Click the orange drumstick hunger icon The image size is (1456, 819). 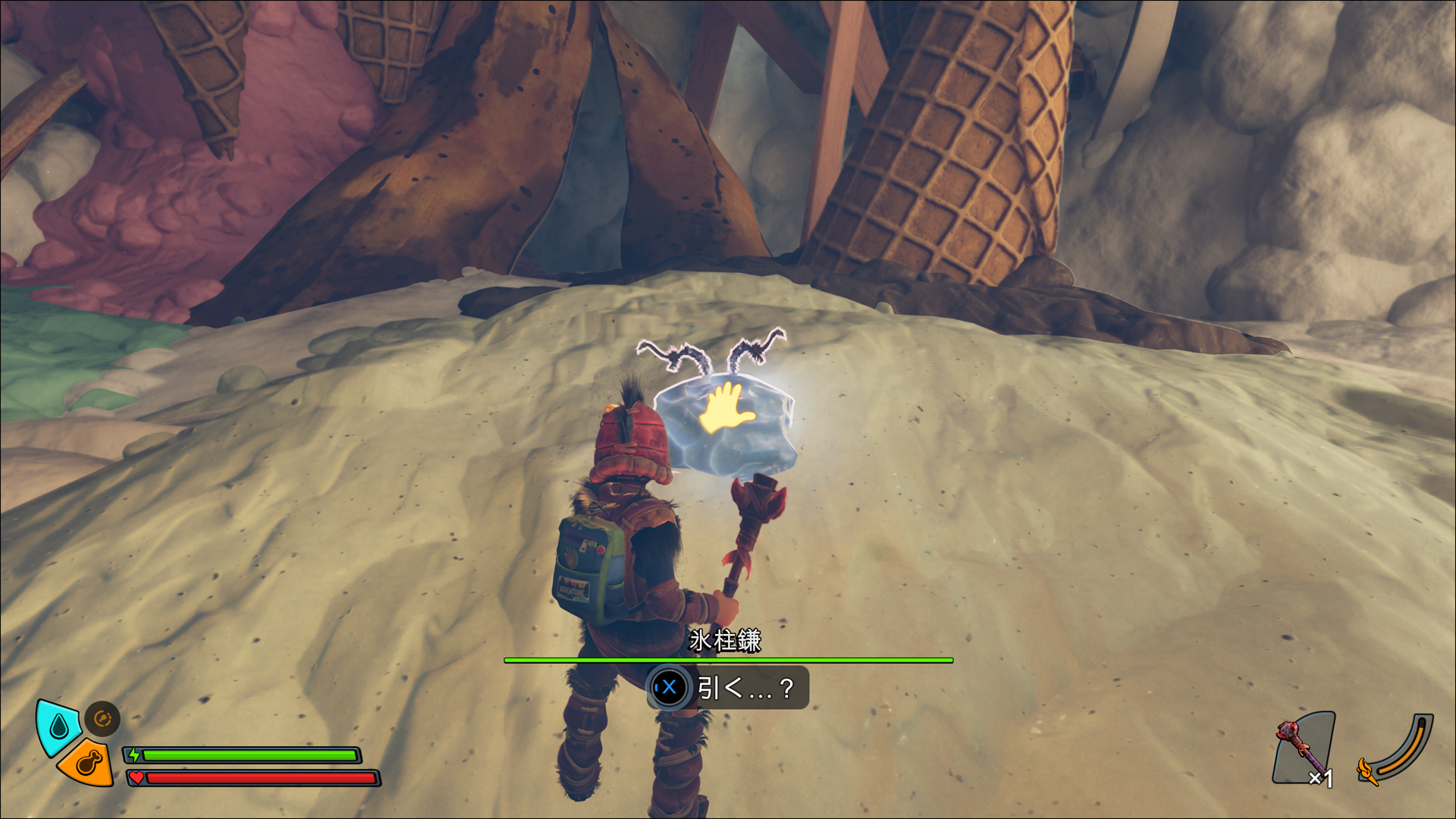click(88, 763)
